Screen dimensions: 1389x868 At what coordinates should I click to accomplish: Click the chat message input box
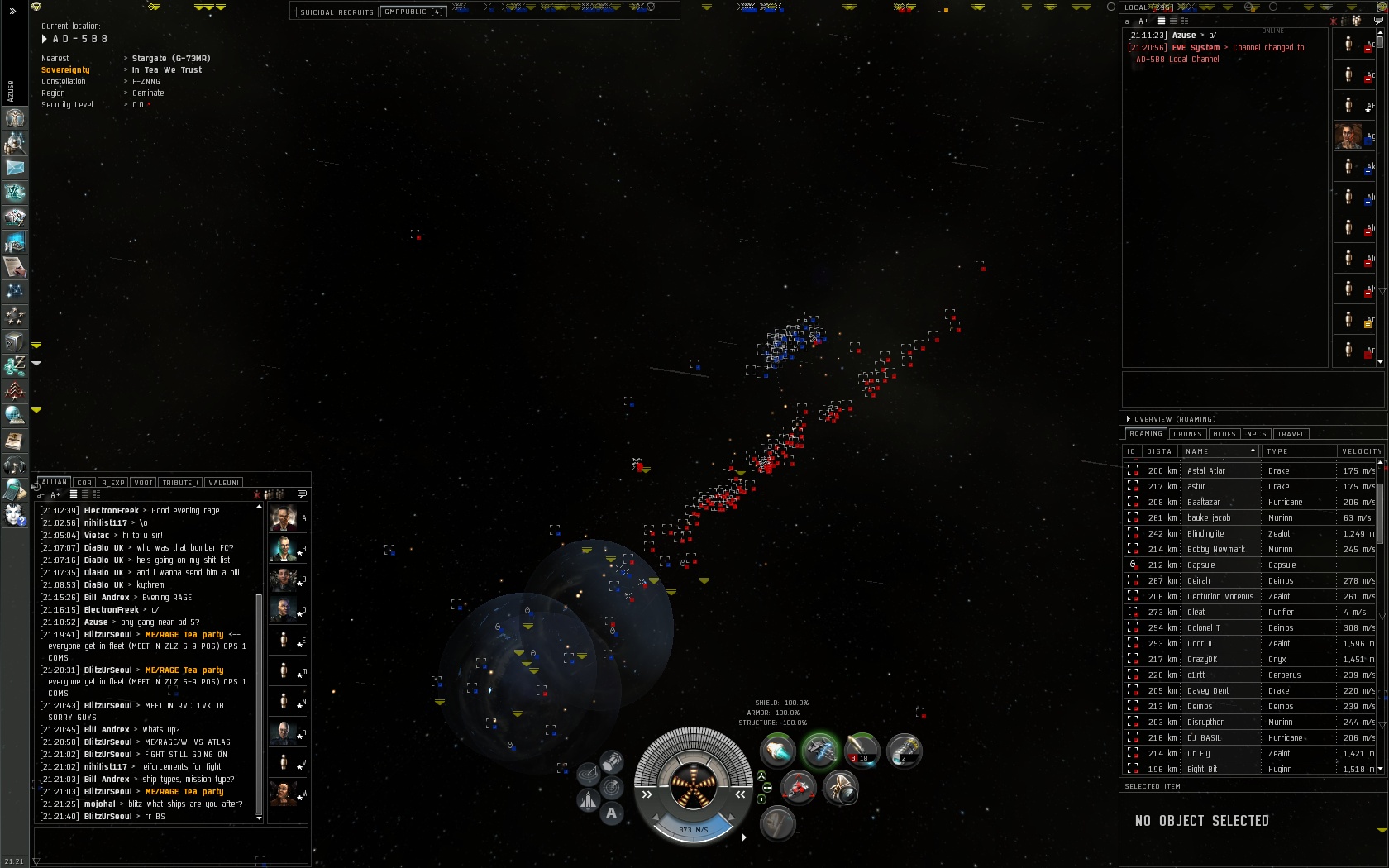(170, 845)
